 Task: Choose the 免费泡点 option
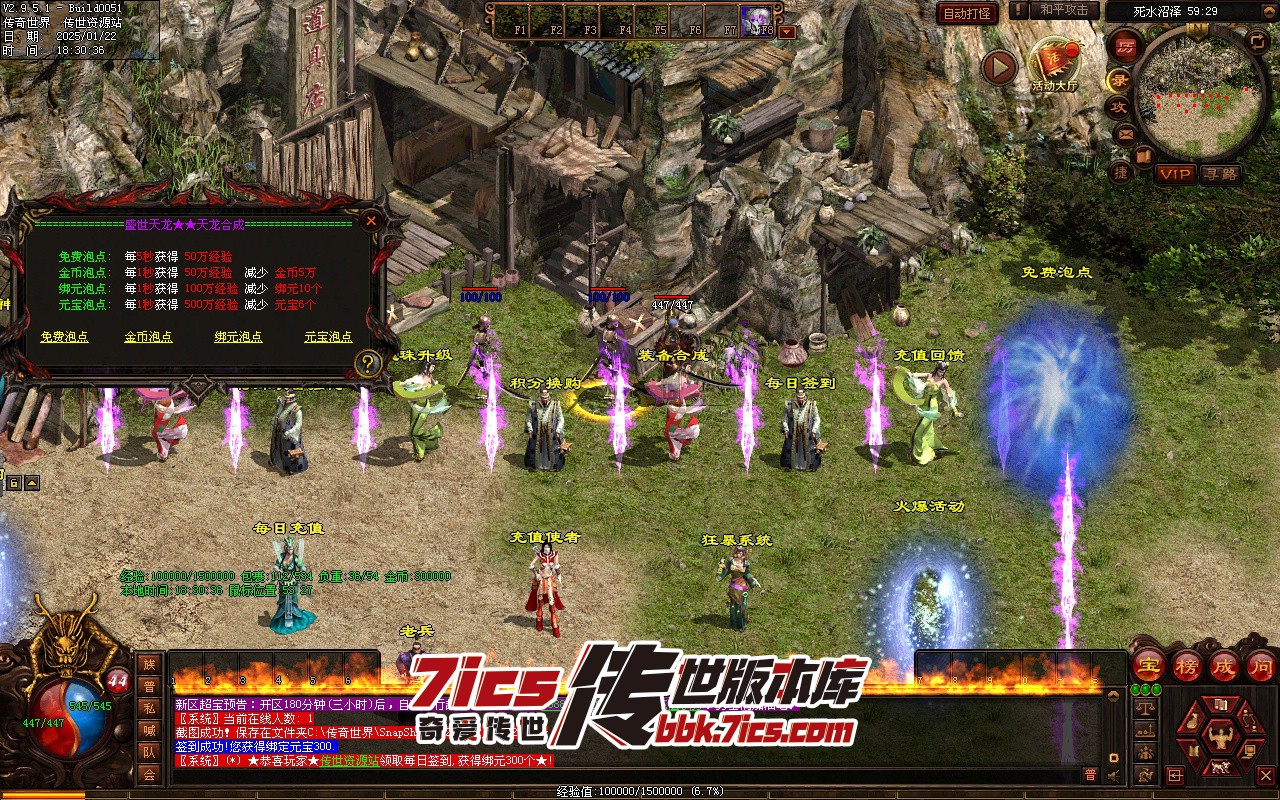click(x=64, y=338)
